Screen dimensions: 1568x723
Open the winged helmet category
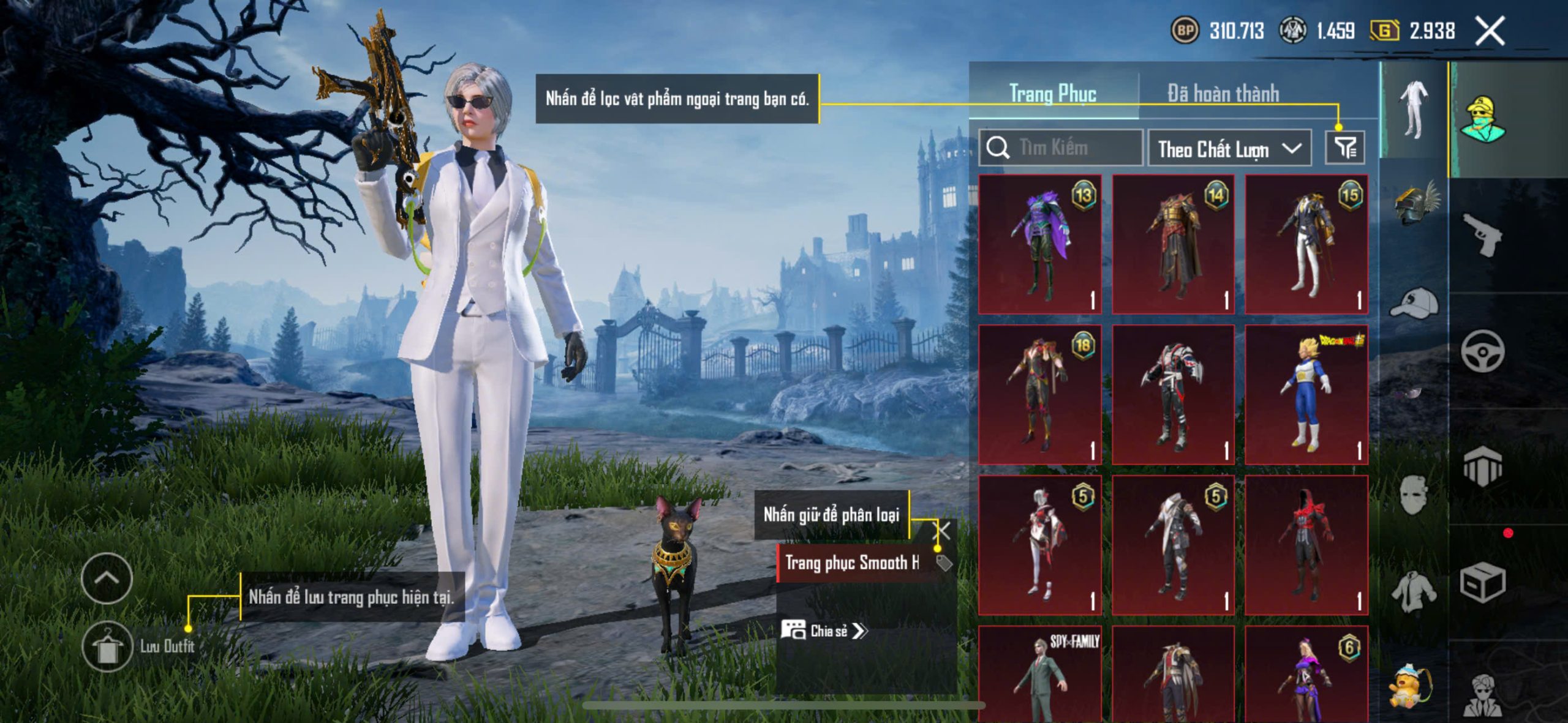pyautogui.click(x=1415, y=203)
